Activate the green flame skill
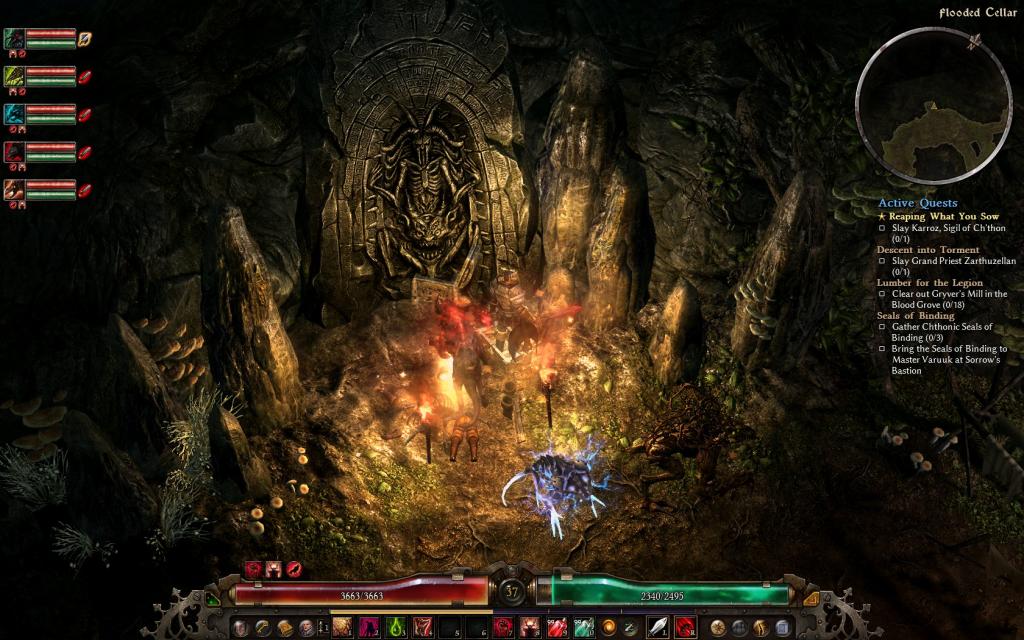This screenshot has height=640, width=1024. pos(395,627)
